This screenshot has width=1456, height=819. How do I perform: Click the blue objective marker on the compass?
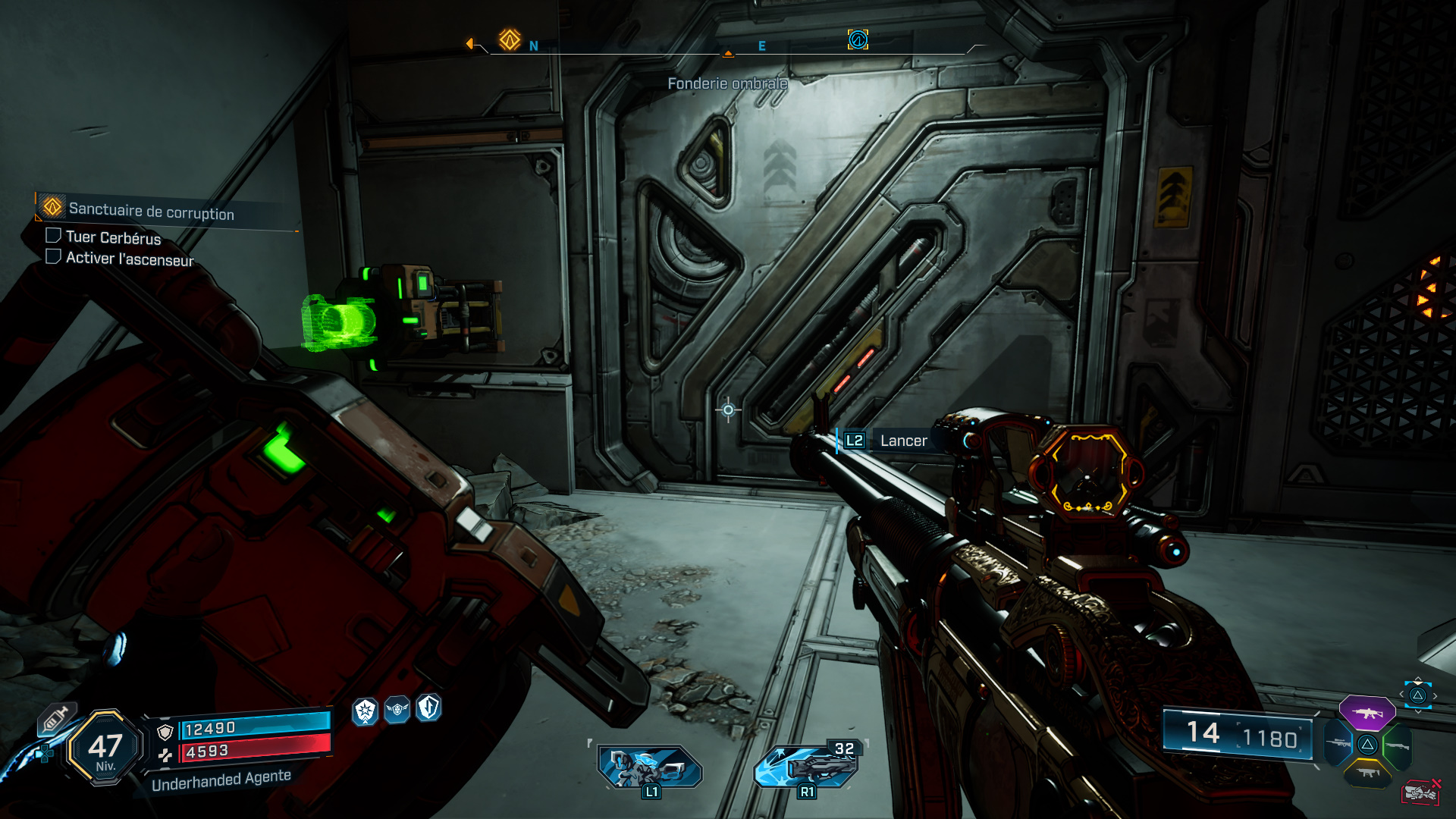point(858,39)
